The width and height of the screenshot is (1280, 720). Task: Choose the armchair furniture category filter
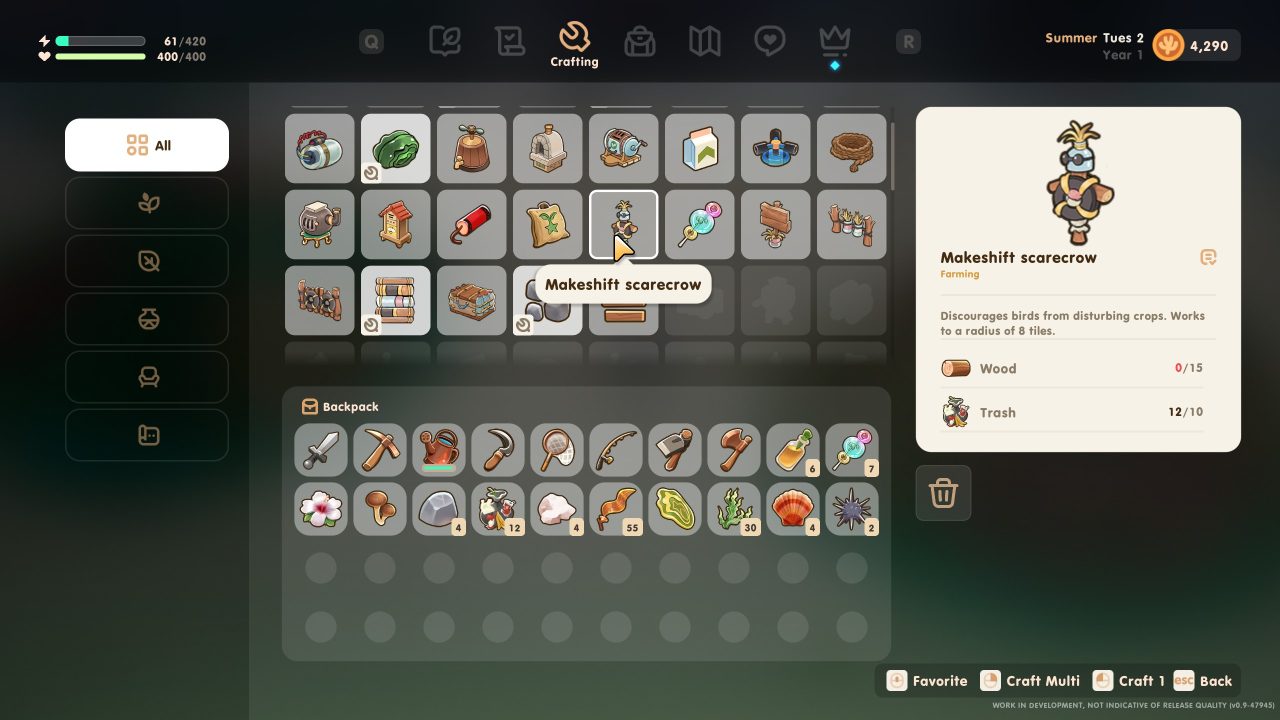(x=147, y=377)
